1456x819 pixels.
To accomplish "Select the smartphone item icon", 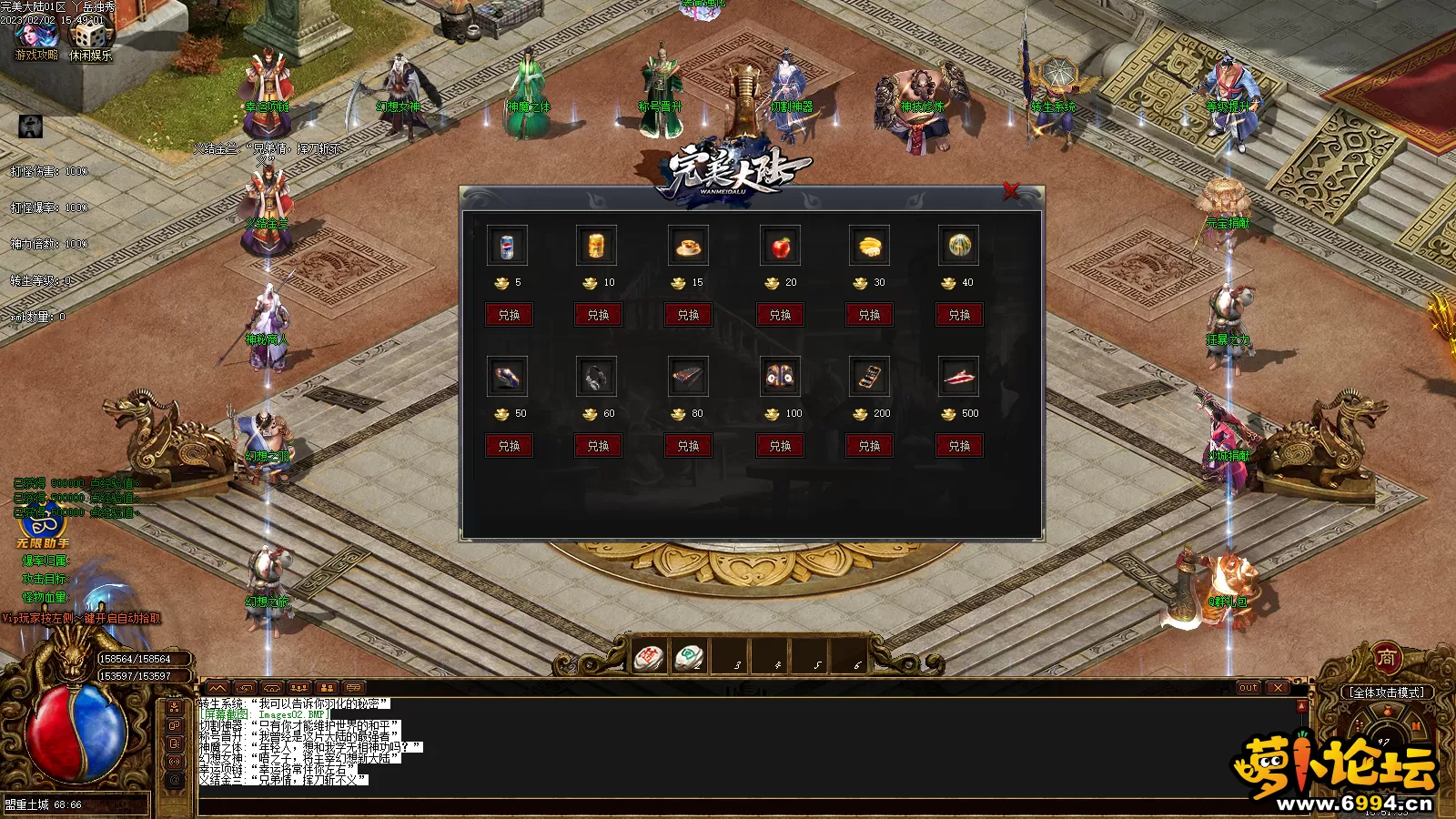I will pos(869,376).
